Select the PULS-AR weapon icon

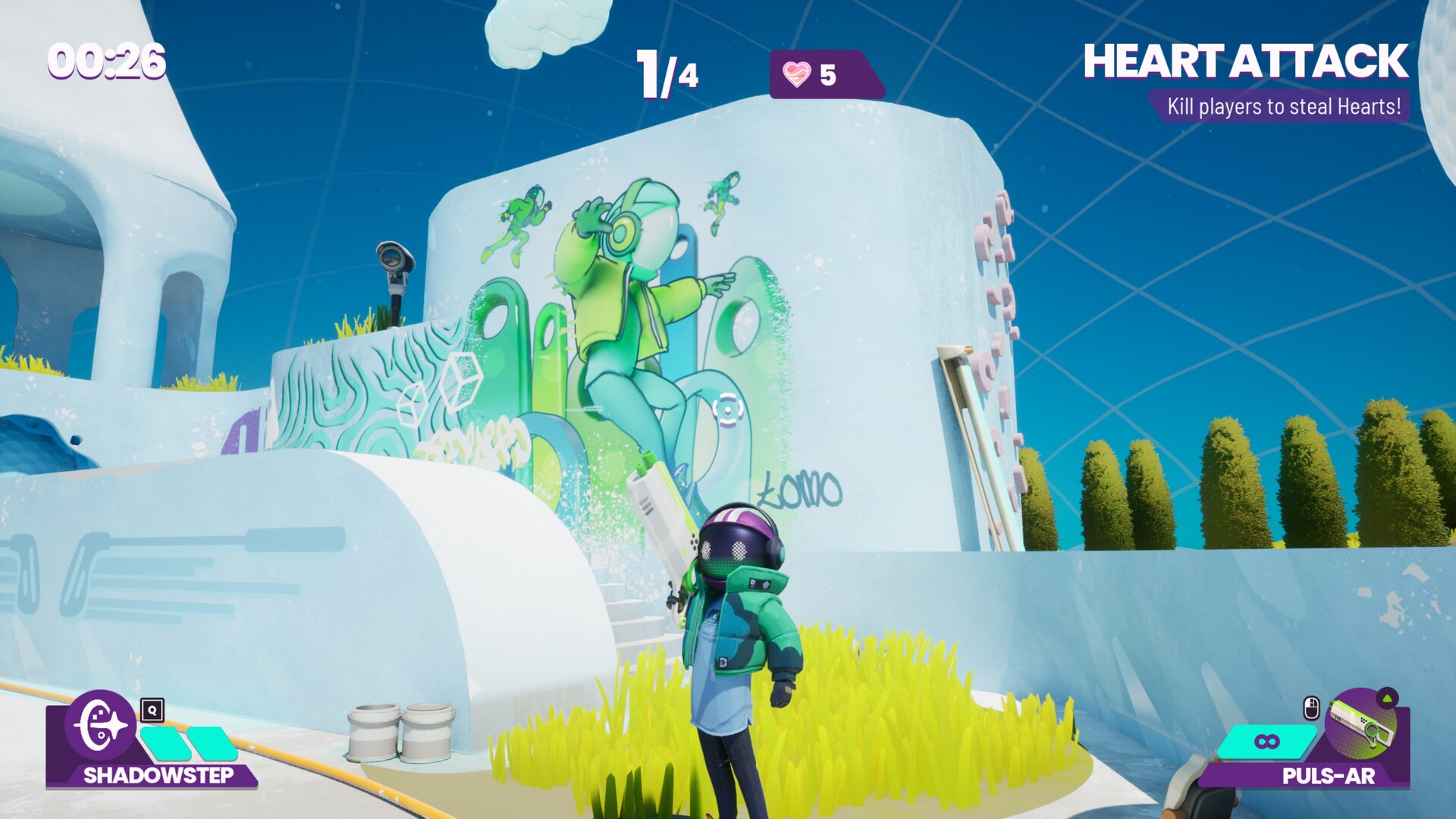(1363, 725)
